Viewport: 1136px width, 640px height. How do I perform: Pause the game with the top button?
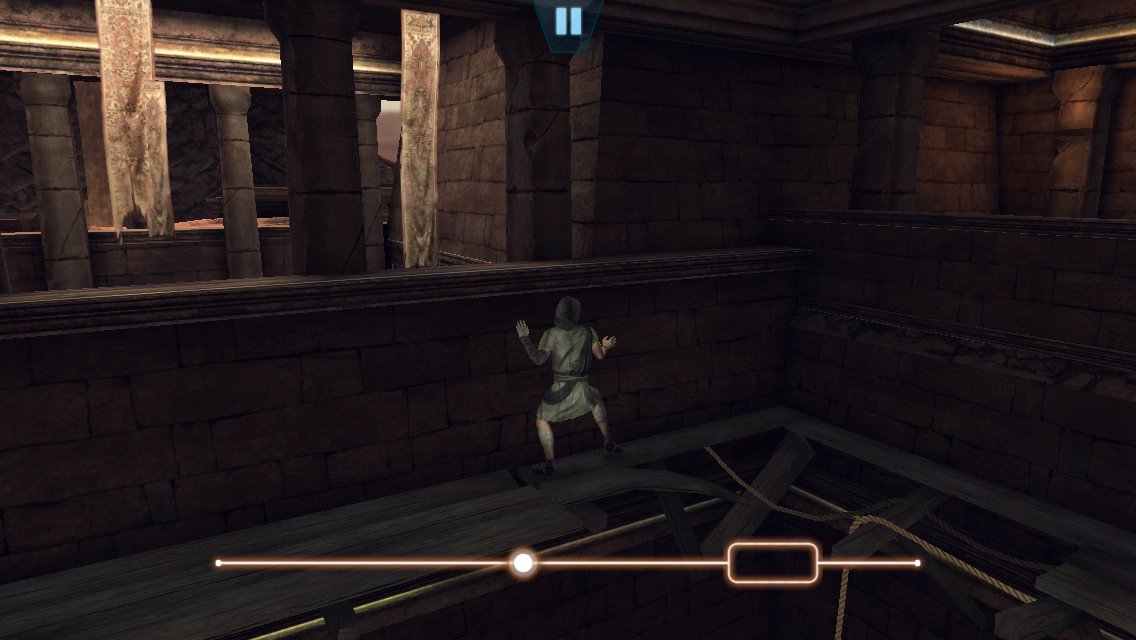[x=567, y=20]
